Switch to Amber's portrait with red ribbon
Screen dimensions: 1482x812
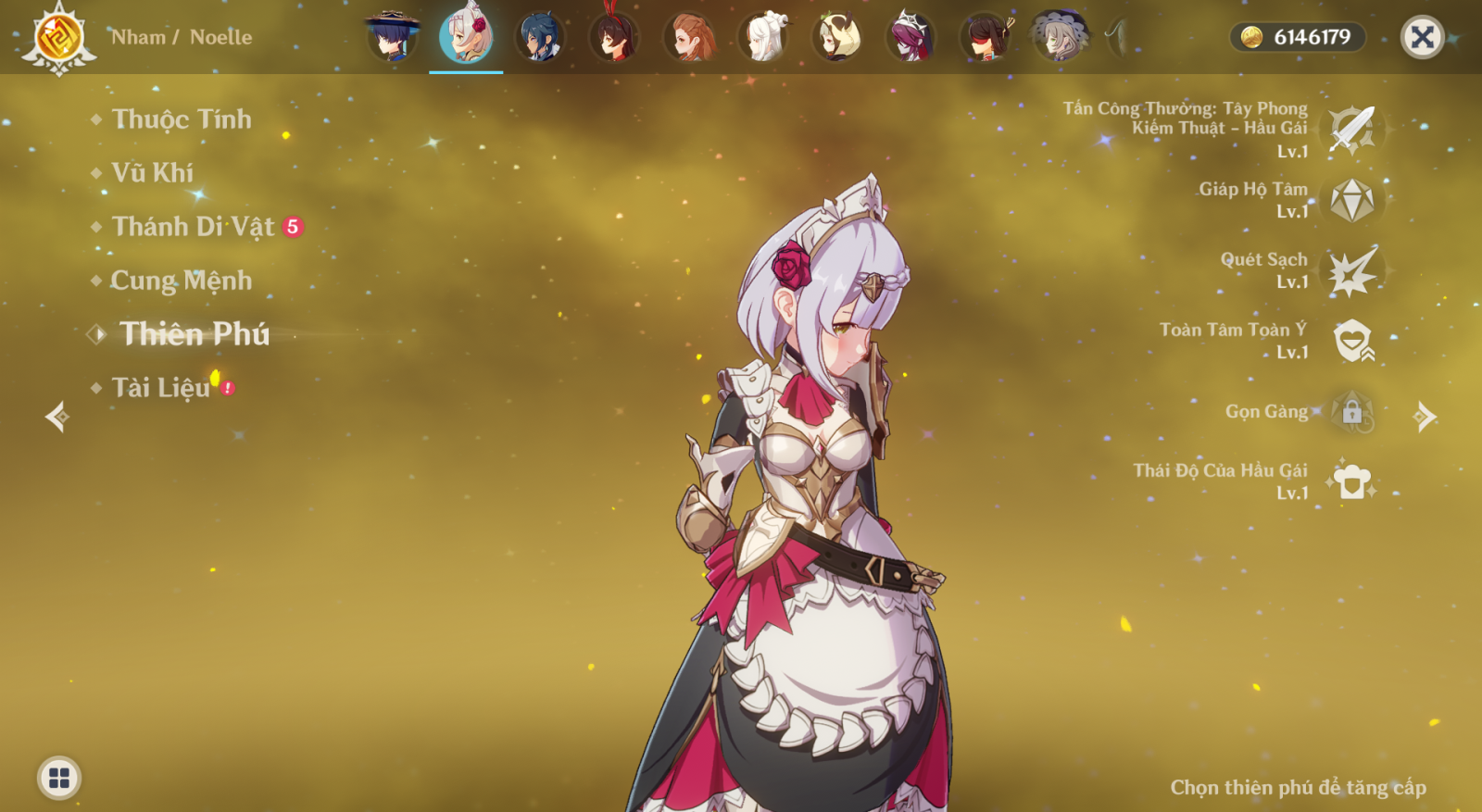614,37
